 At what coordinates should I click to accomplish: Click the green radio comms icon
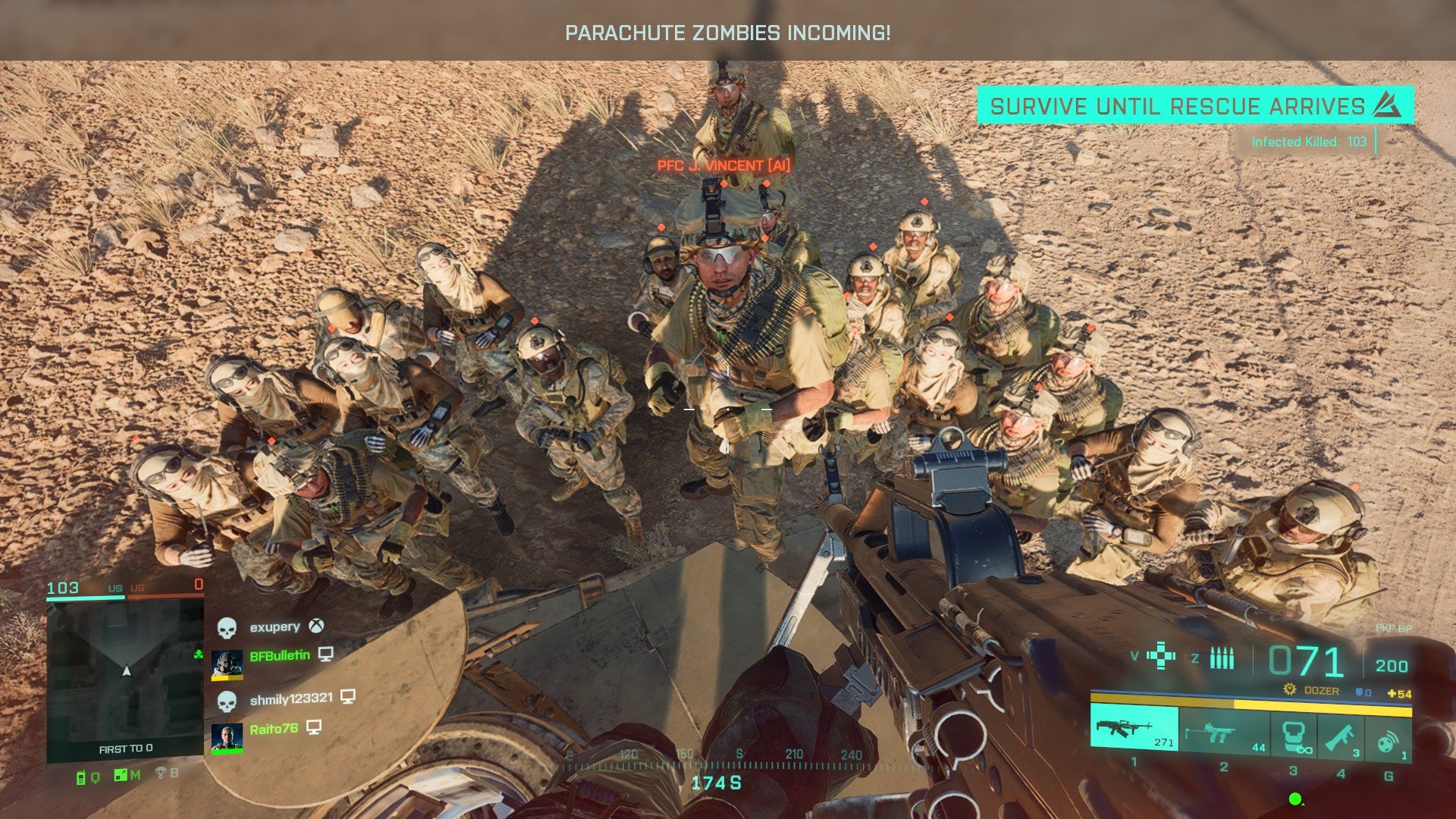coord(80,776)
